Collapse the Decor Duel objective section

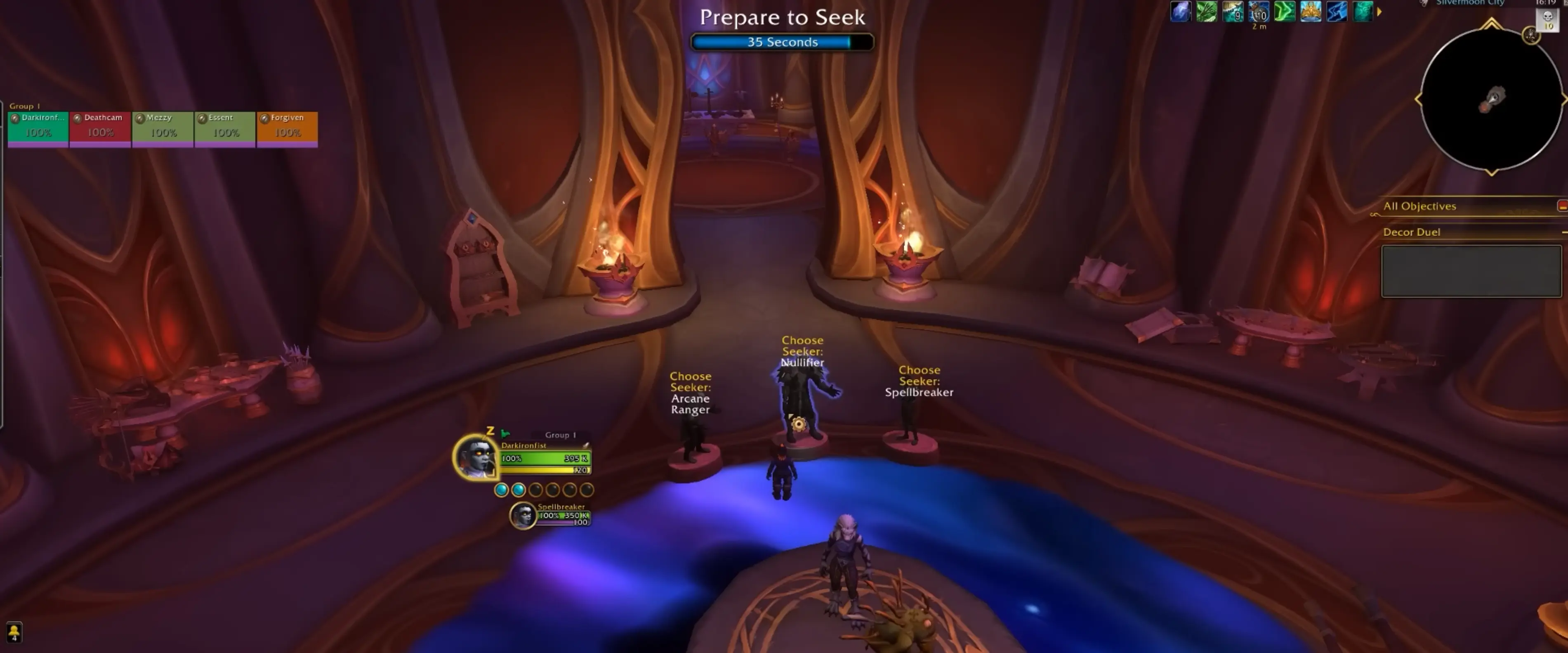(x=1563, y=232)
